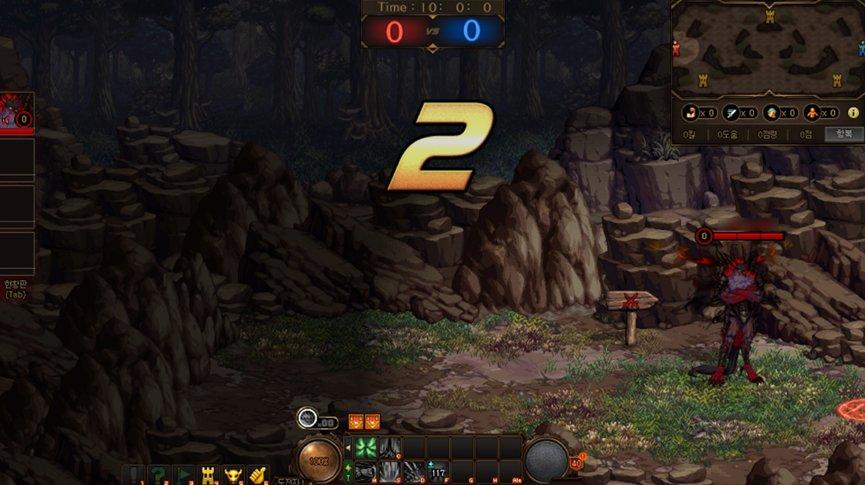
Task: Use the consumable slot showing 117
Action: pos(438,470)
